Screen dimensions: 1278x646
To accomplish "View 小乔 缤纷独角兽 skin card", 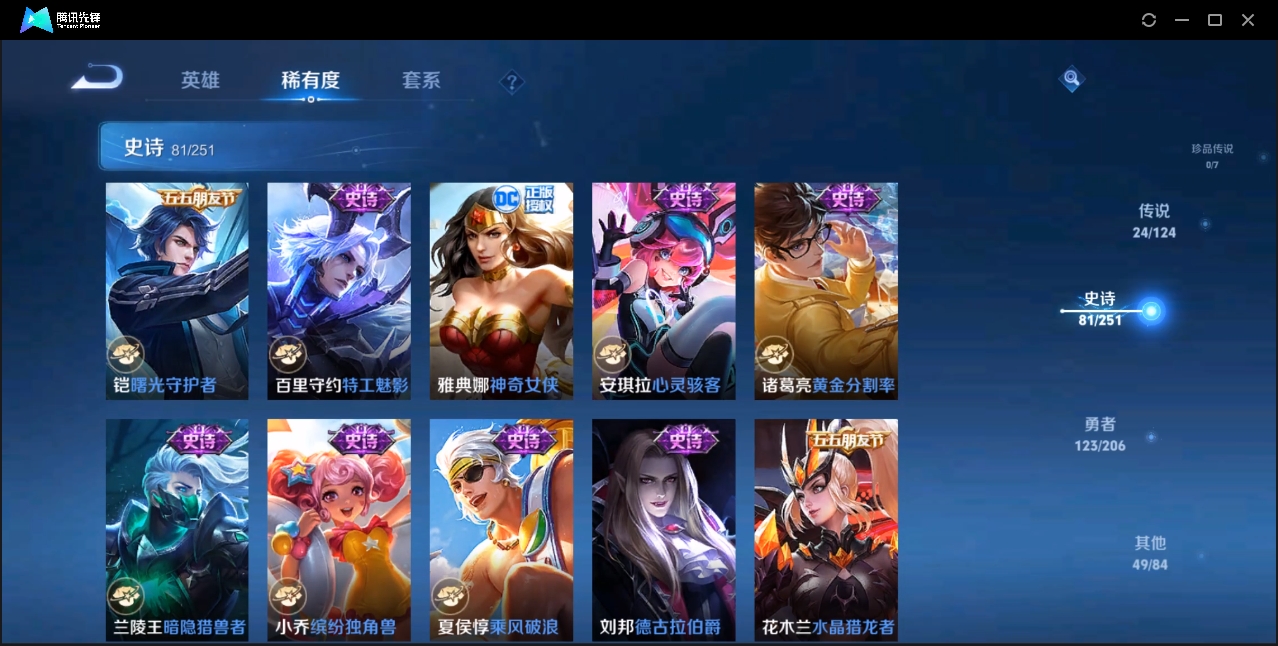I will click(339, 528).
